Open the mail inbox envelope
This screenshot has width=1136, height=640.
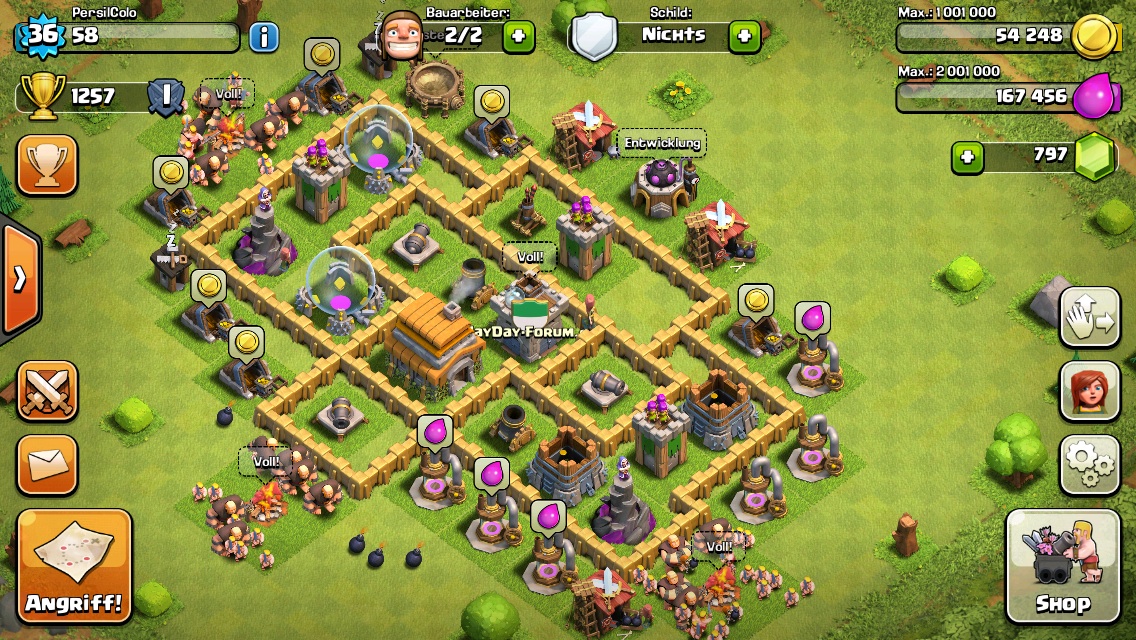coord(47,464)
